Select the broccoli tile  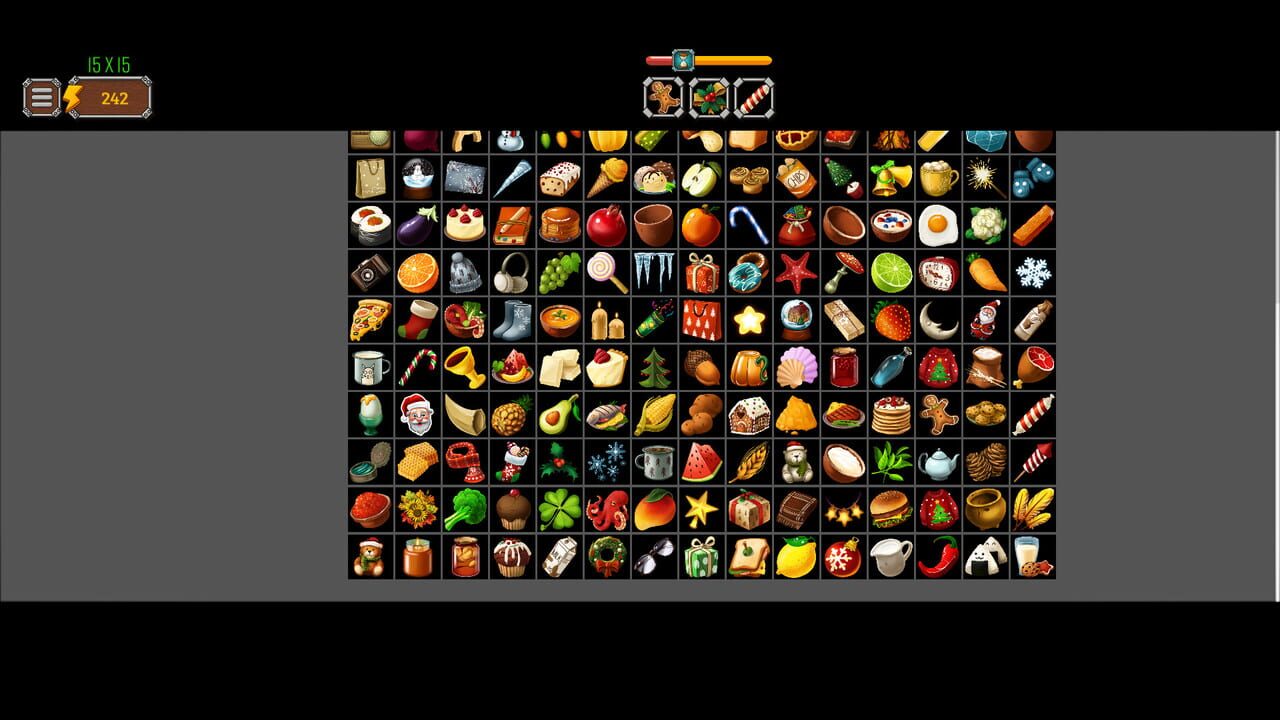[x=464, y=510]
